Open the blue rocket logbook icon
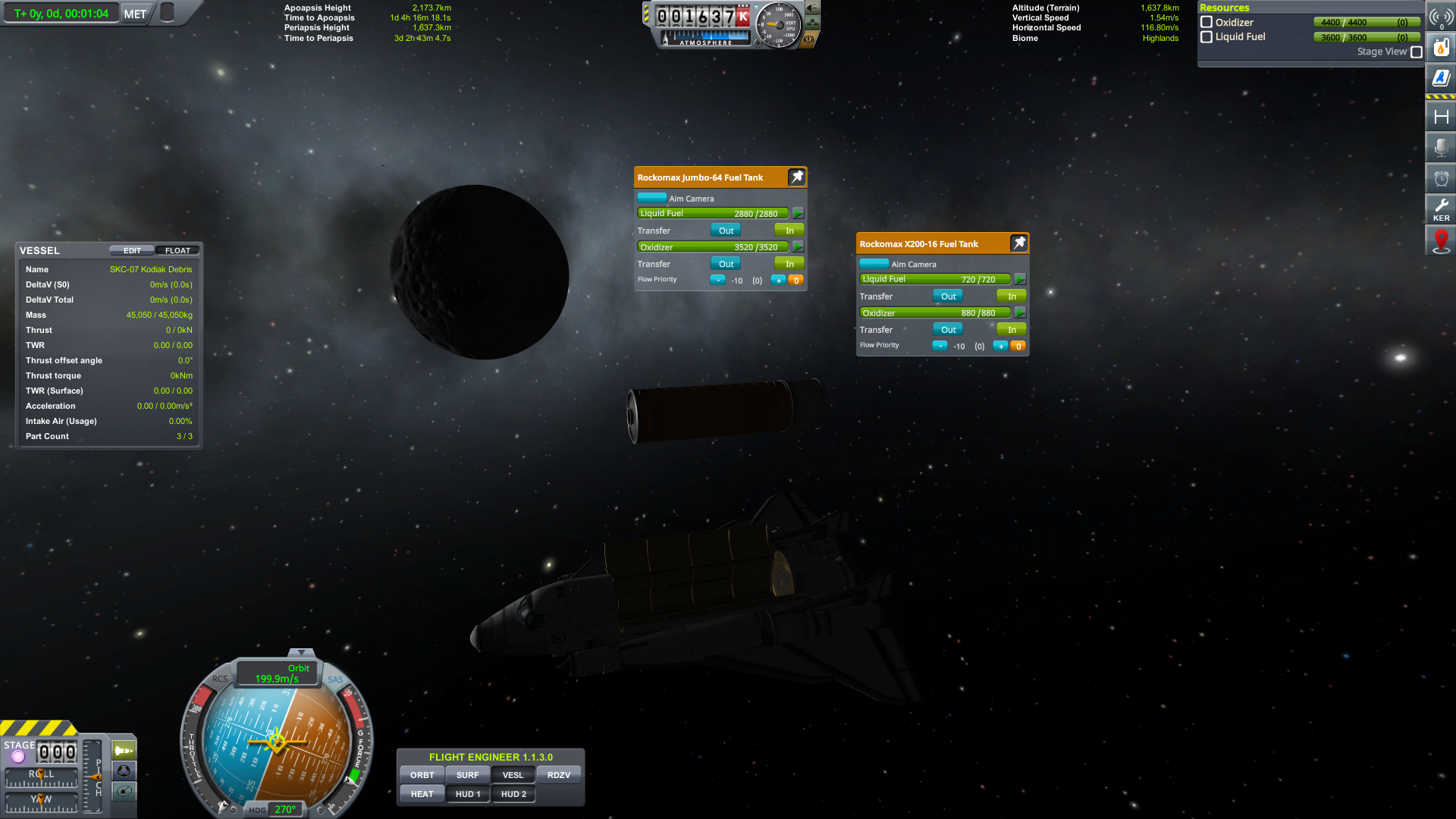Screen dimensions: 1456x819 coord(1440,76)
